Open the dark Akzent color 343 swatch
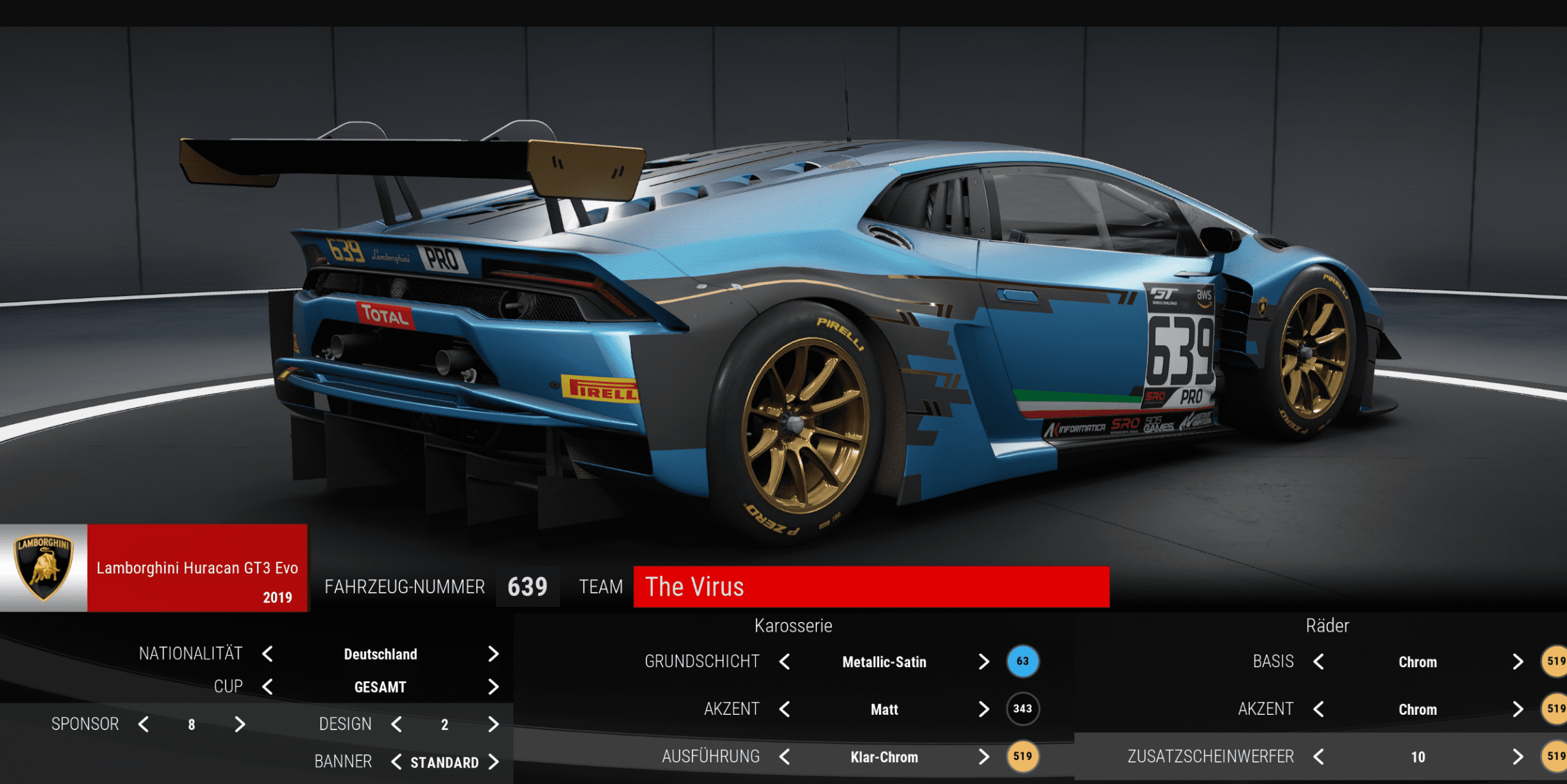 click(x=1022, y=708)
